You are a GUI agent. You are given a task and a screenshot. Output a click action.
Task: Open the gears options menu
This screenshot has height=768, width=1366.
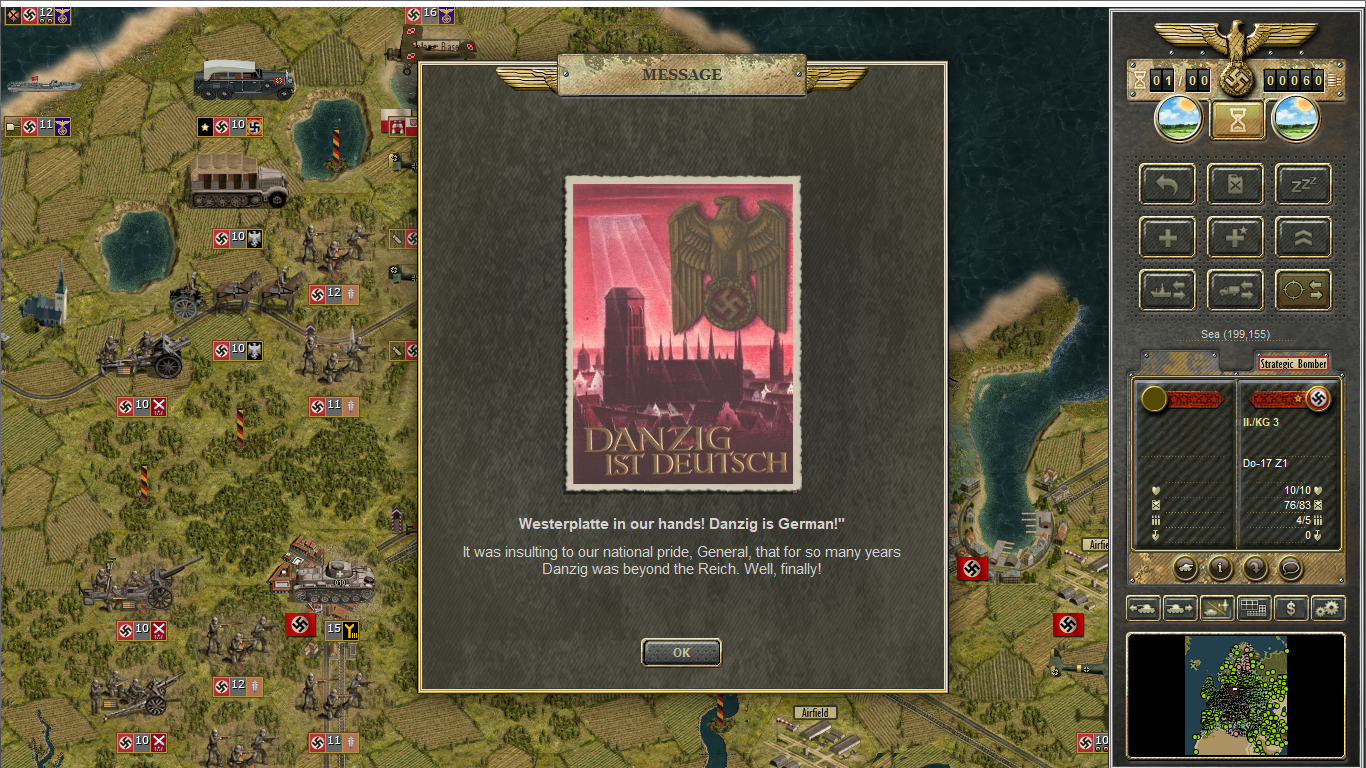pos(1328,607)
